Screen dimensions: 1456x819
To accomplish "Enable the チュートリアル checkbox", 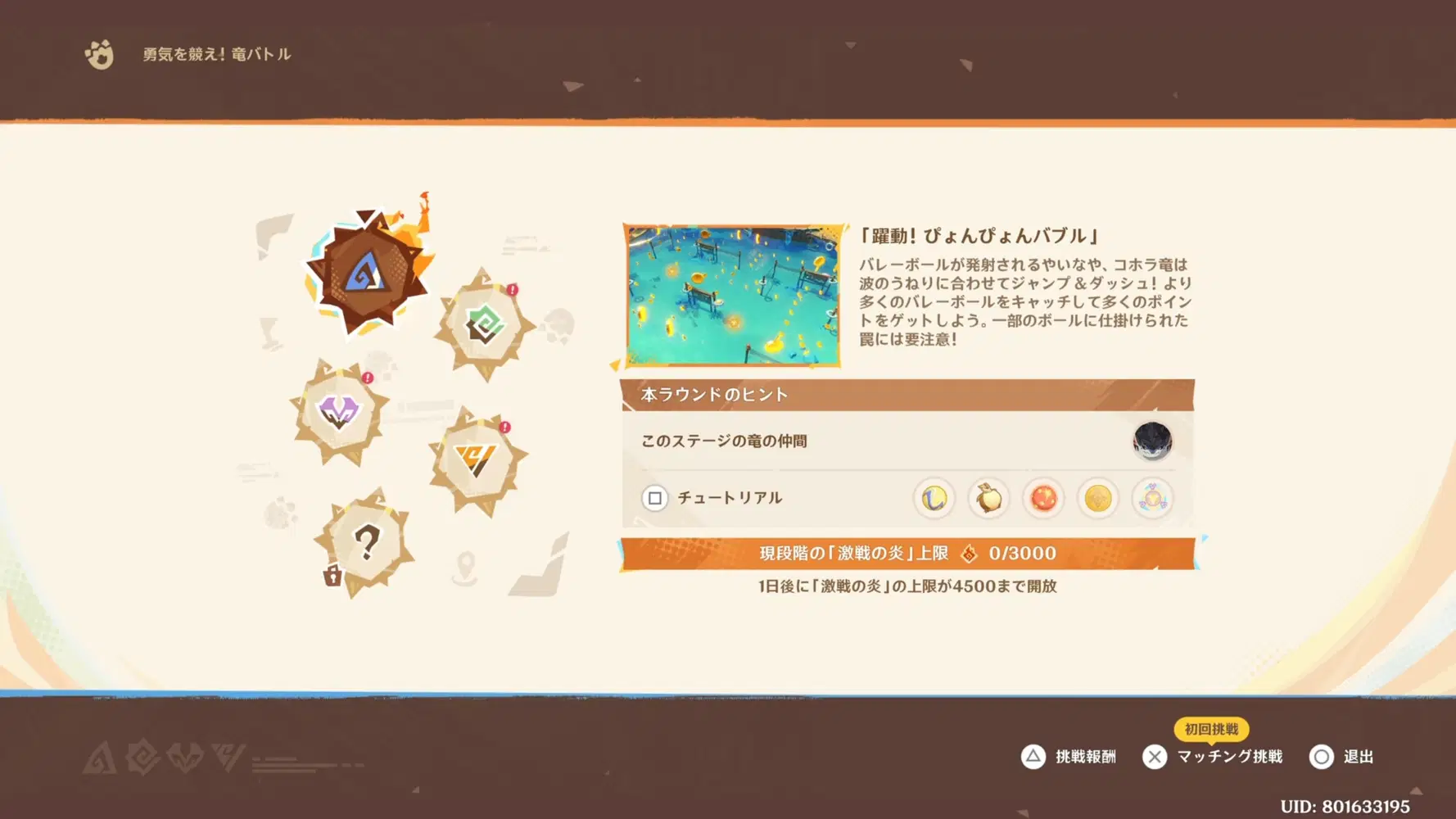I will 653,498.
